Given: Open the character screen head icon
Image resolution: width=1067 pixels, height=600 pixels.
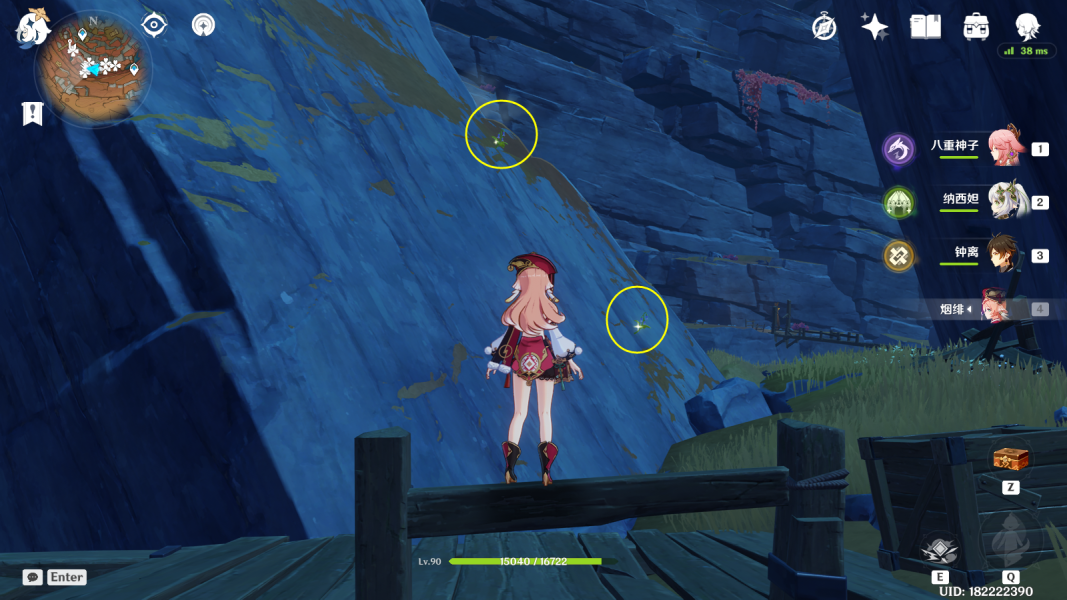Looking at the screenshot, I should point(1027,26).
